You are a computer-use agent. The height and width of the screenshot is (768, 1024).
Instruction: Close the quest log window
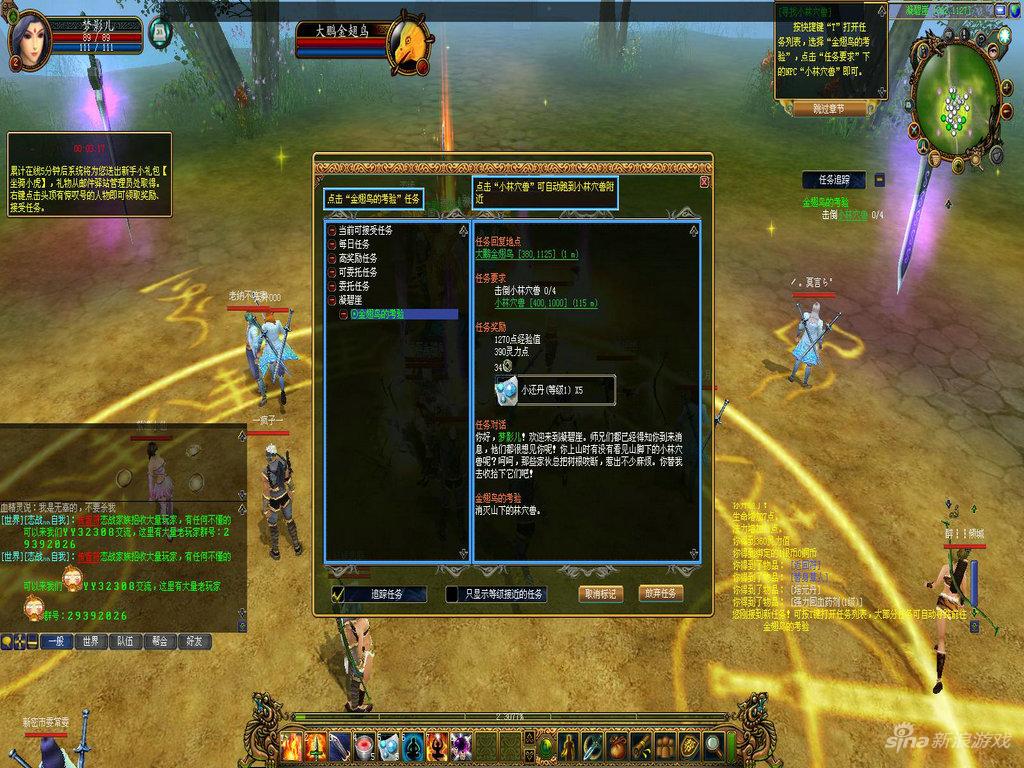(704, 182)
